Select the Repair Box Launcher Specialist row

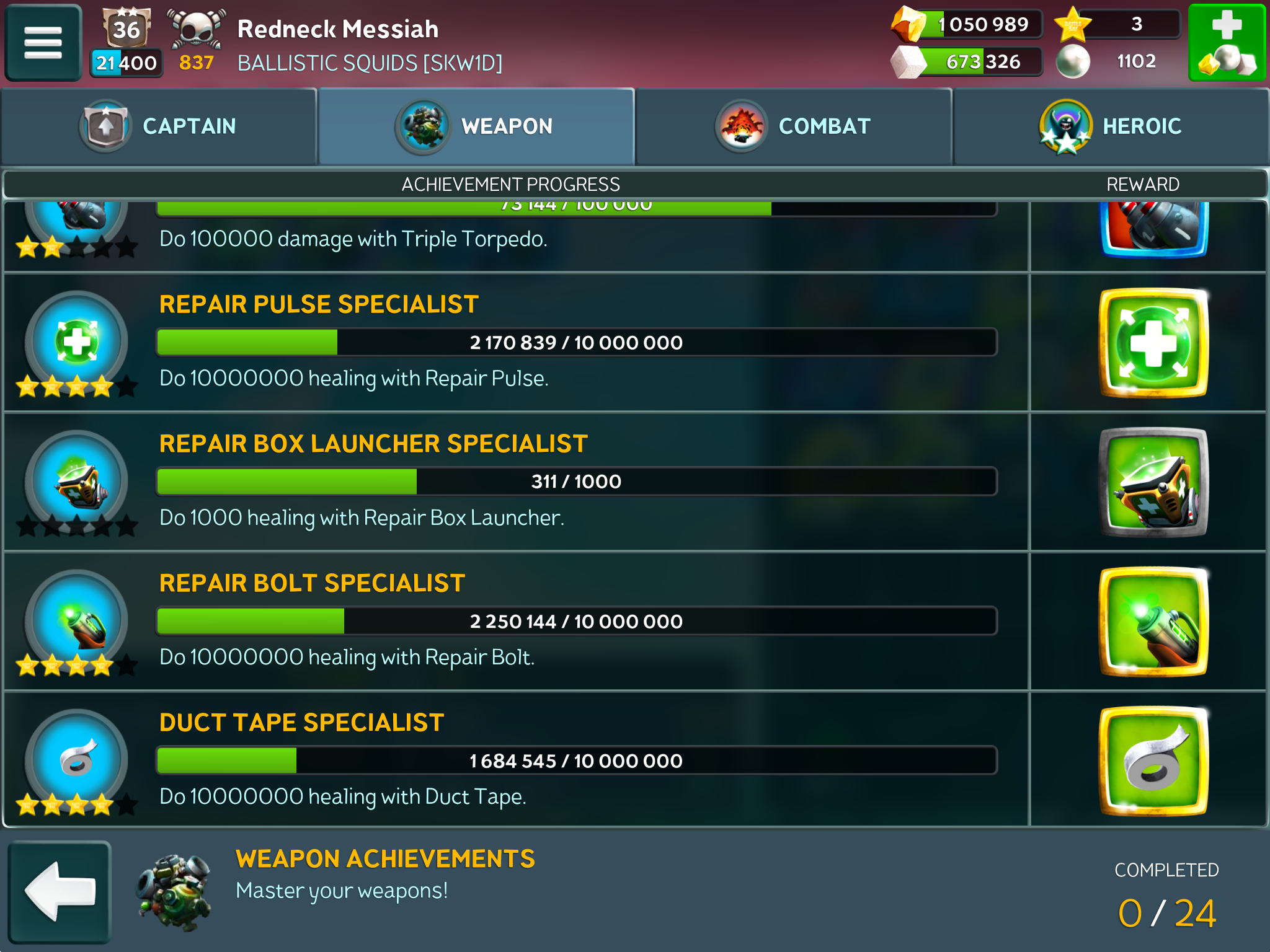(x=515, y=482)
